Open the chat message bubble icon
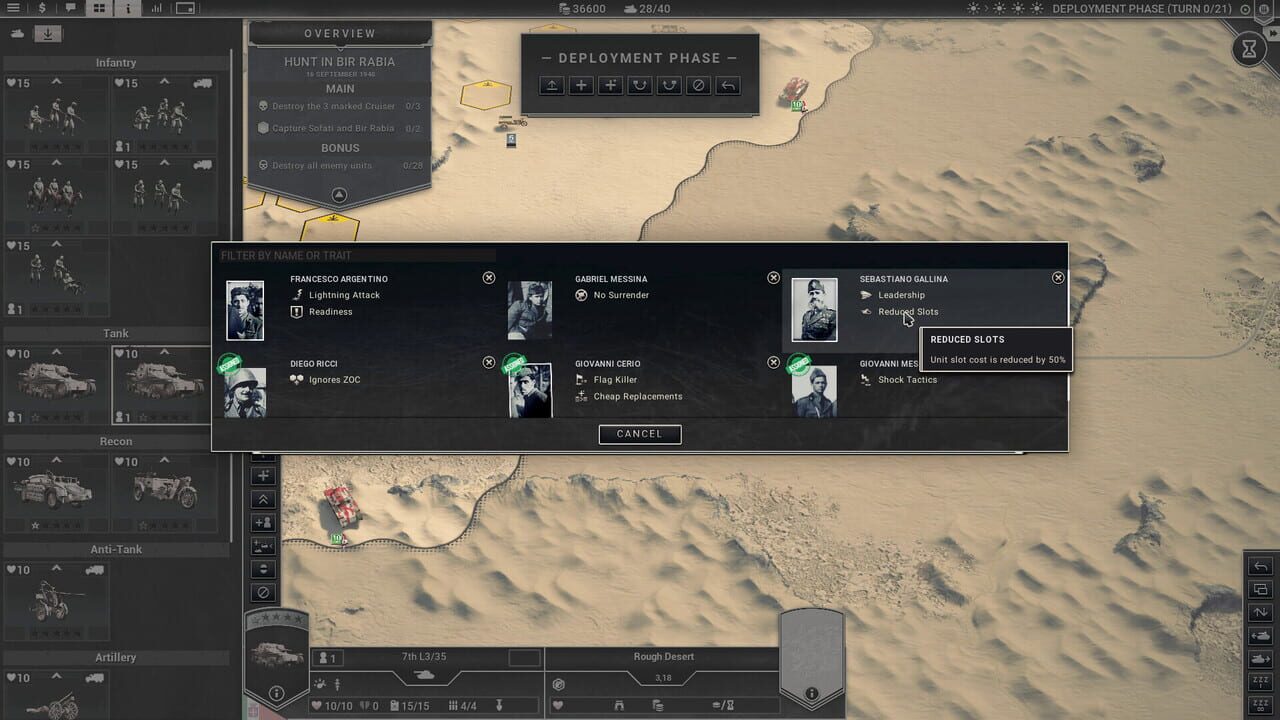The image size is (1280, 720). pos(70,9)
